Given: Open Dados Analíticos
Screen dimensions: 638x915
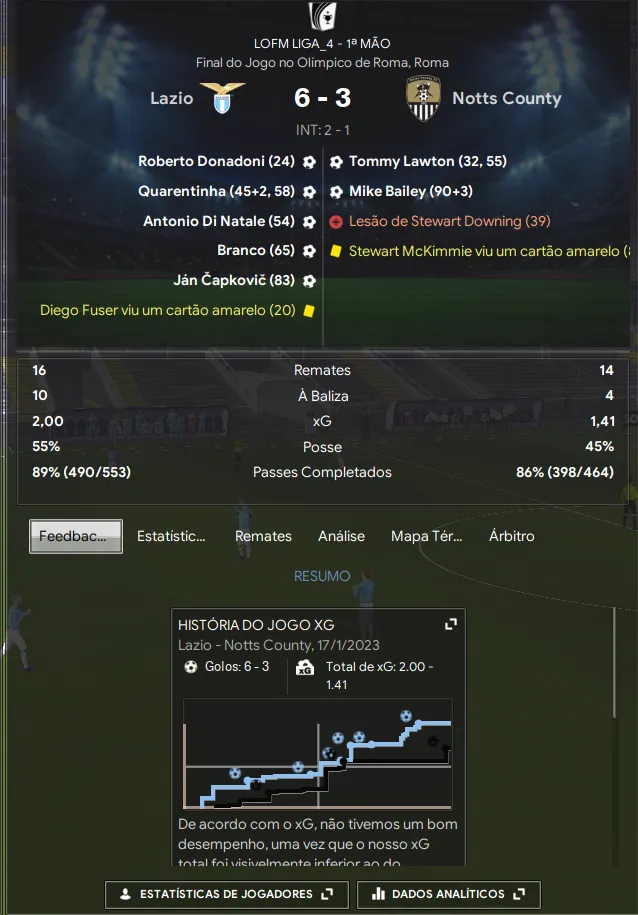Looking at the screenshot, I should coord(449,894).
